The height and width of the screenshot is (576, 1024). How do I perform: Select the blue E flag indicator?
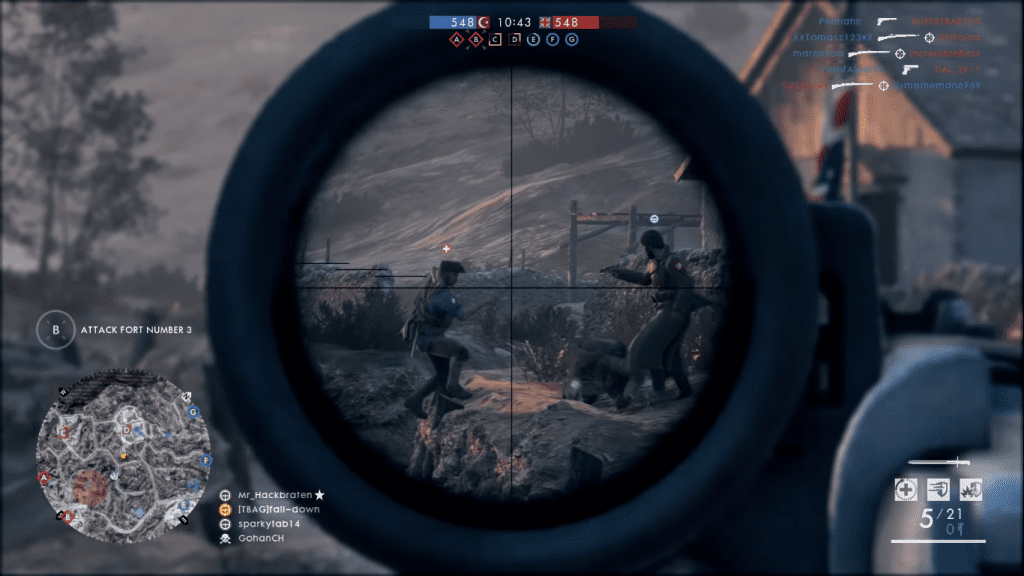(x=534, y=40)
